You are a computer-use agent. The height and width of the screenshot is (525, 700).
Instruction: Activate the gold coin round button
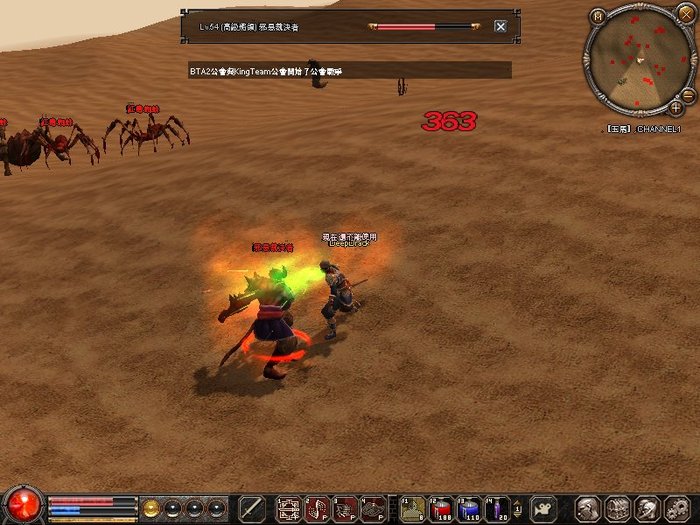coord(151,507)
